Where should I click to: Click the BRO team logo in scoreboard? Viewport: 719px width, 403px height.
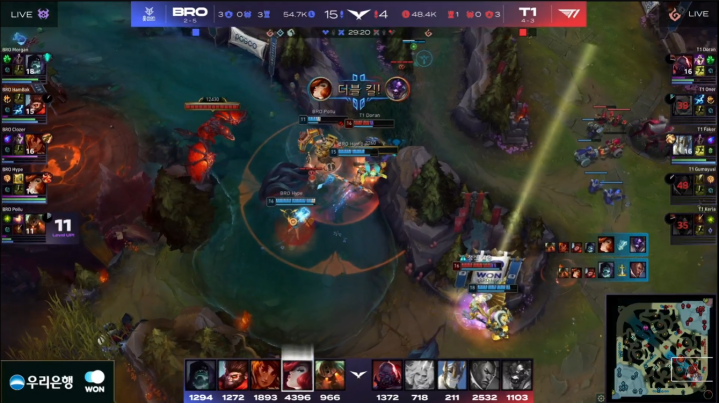tap(150, 14)
